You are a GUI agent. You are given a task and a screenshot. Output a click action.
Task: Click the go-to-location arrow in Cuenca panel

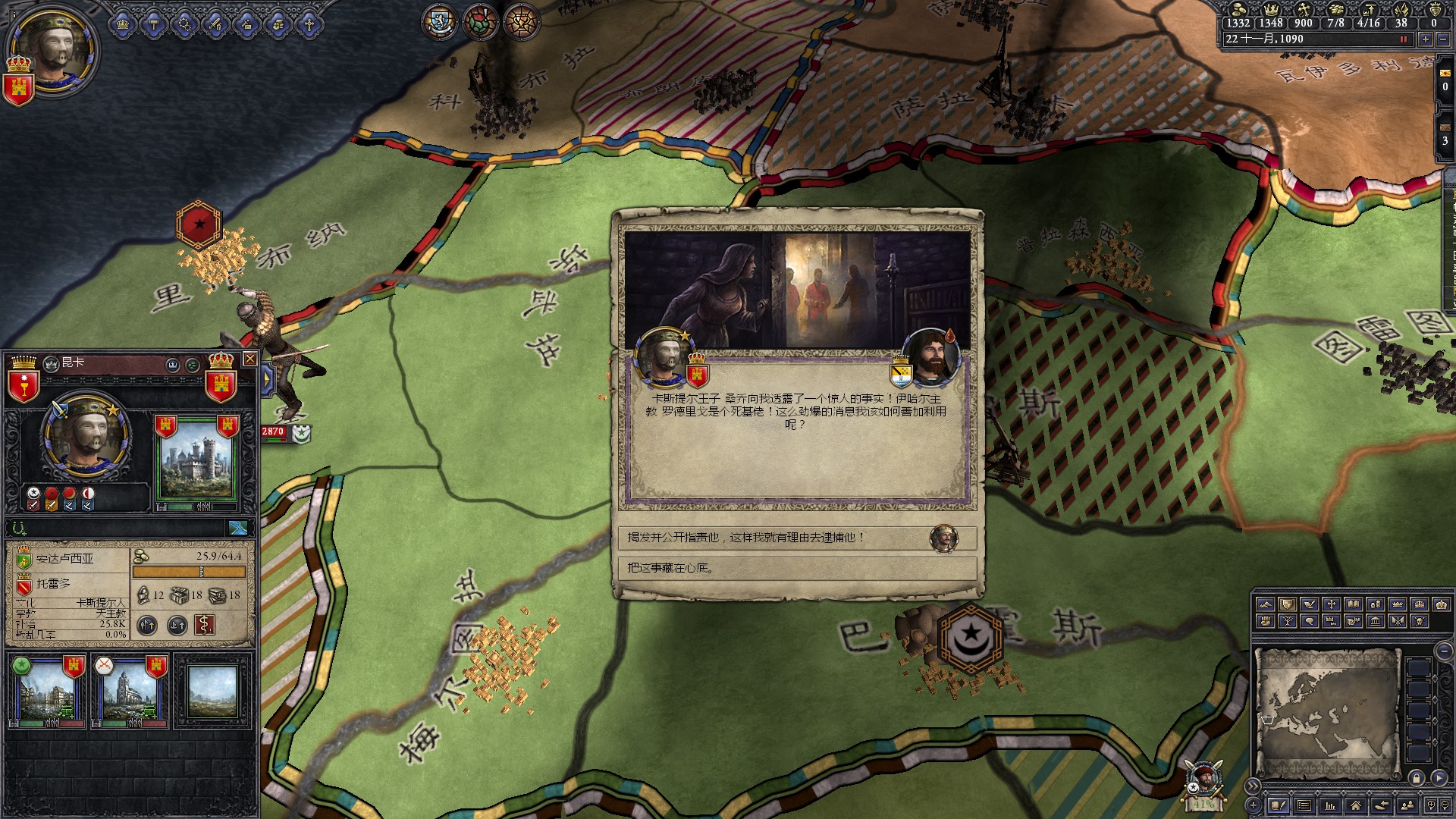point(239,529)
